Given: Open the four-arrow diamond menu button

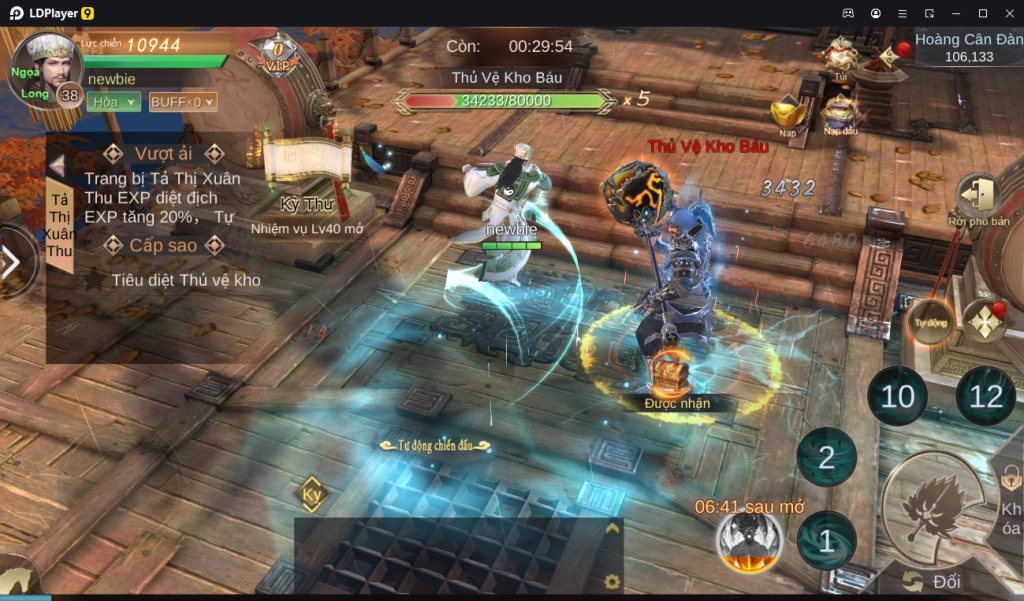Looking at the screenshot, I should tap(983, 322).
